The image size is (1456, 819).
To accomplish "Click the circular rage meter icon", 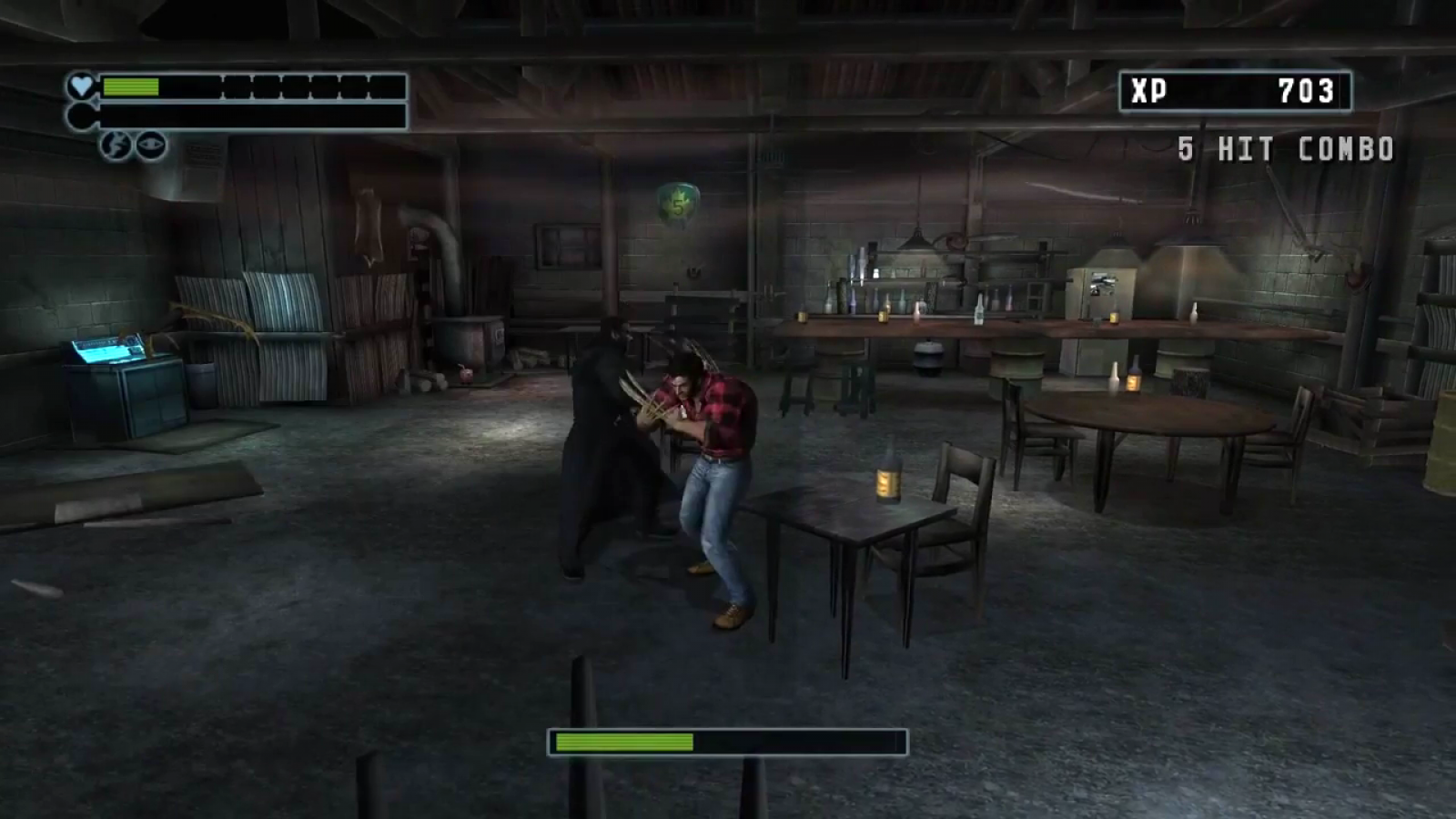I will click(x=82, y=116).
